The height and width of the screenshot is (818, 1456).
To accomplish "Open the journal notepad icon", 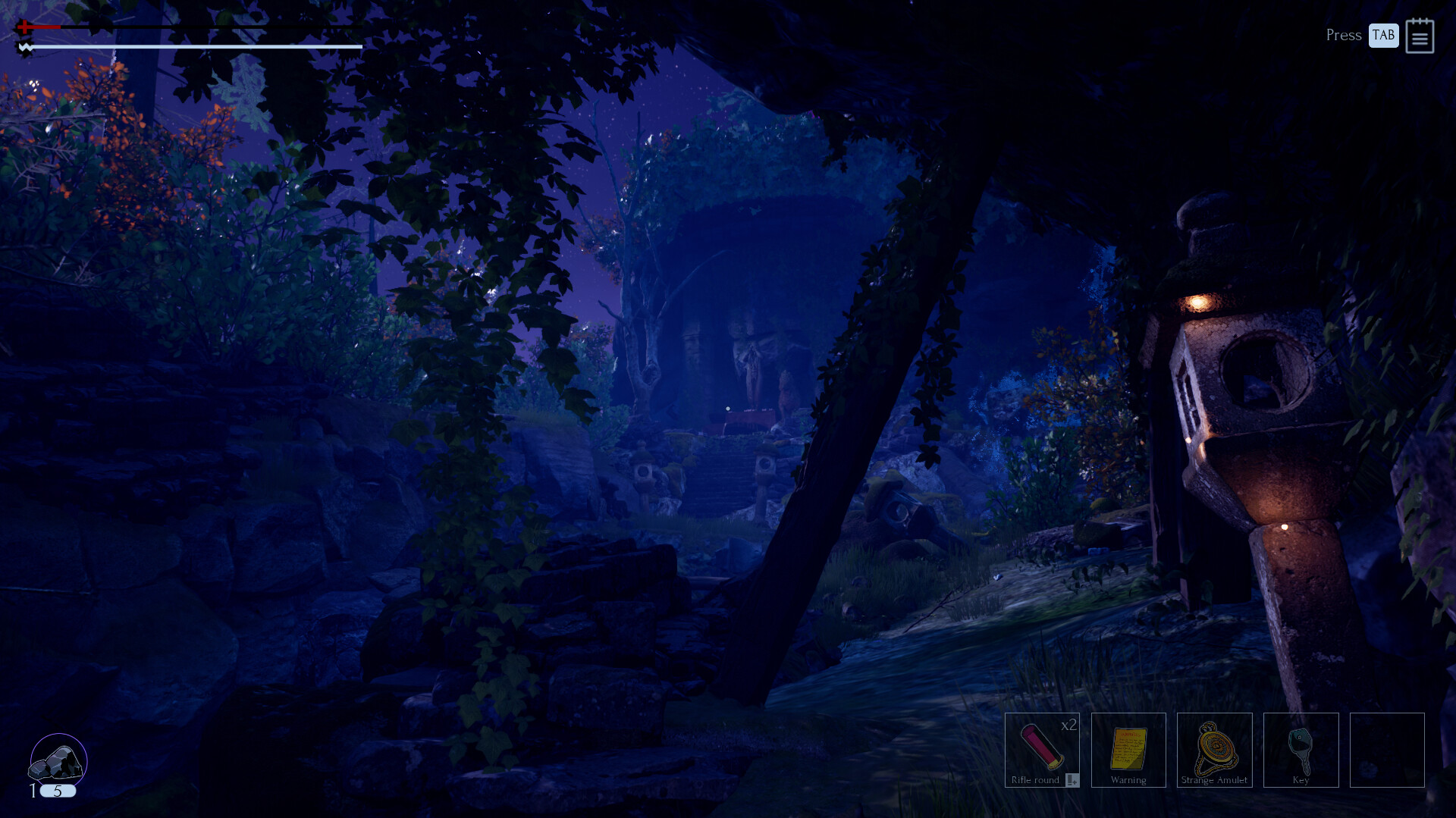I will 1420,36.
